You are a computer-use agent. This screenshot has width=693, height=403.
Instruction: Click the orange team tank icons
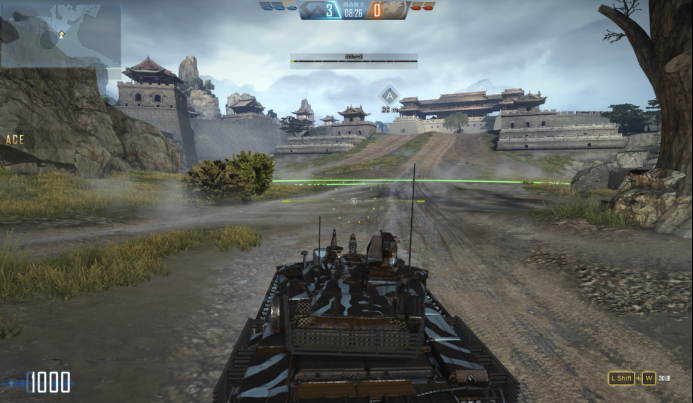pos(423,6)
